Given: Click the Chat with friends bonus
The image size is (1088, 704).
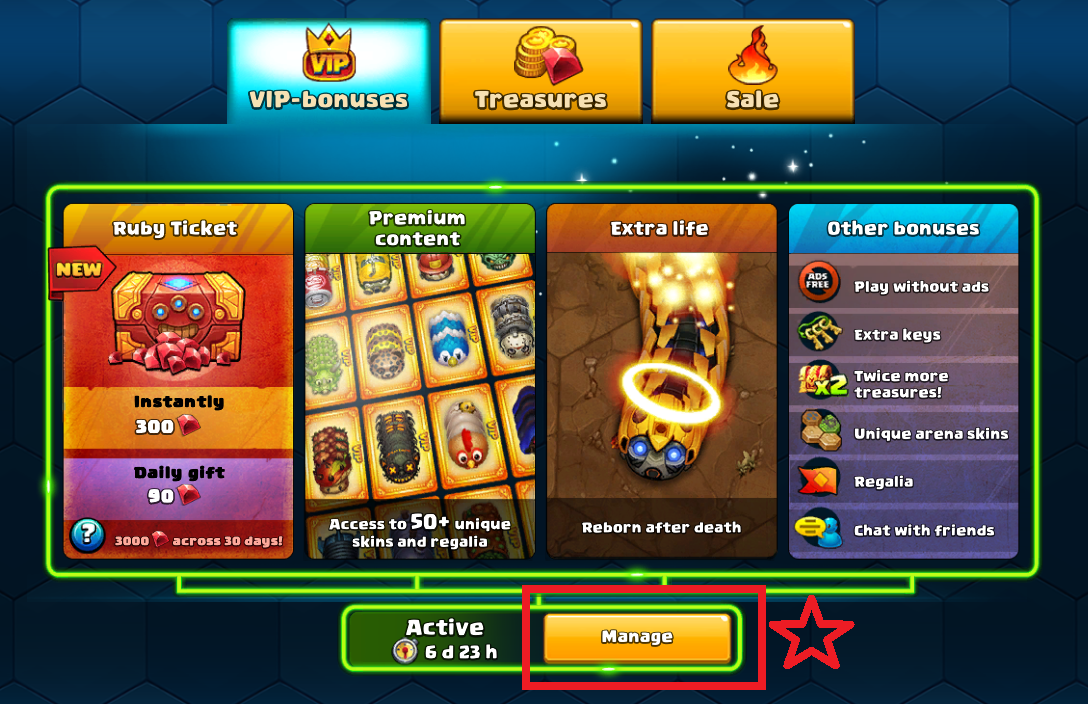Looking at the screenshot, I should click(x=903, y=530).
